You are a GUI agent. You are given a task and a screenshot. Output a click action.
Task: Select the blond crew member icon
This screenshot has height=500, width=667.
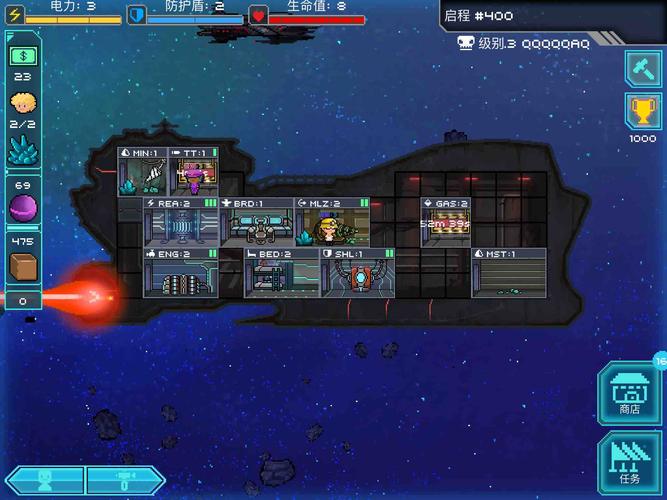[x=23, y=102]
